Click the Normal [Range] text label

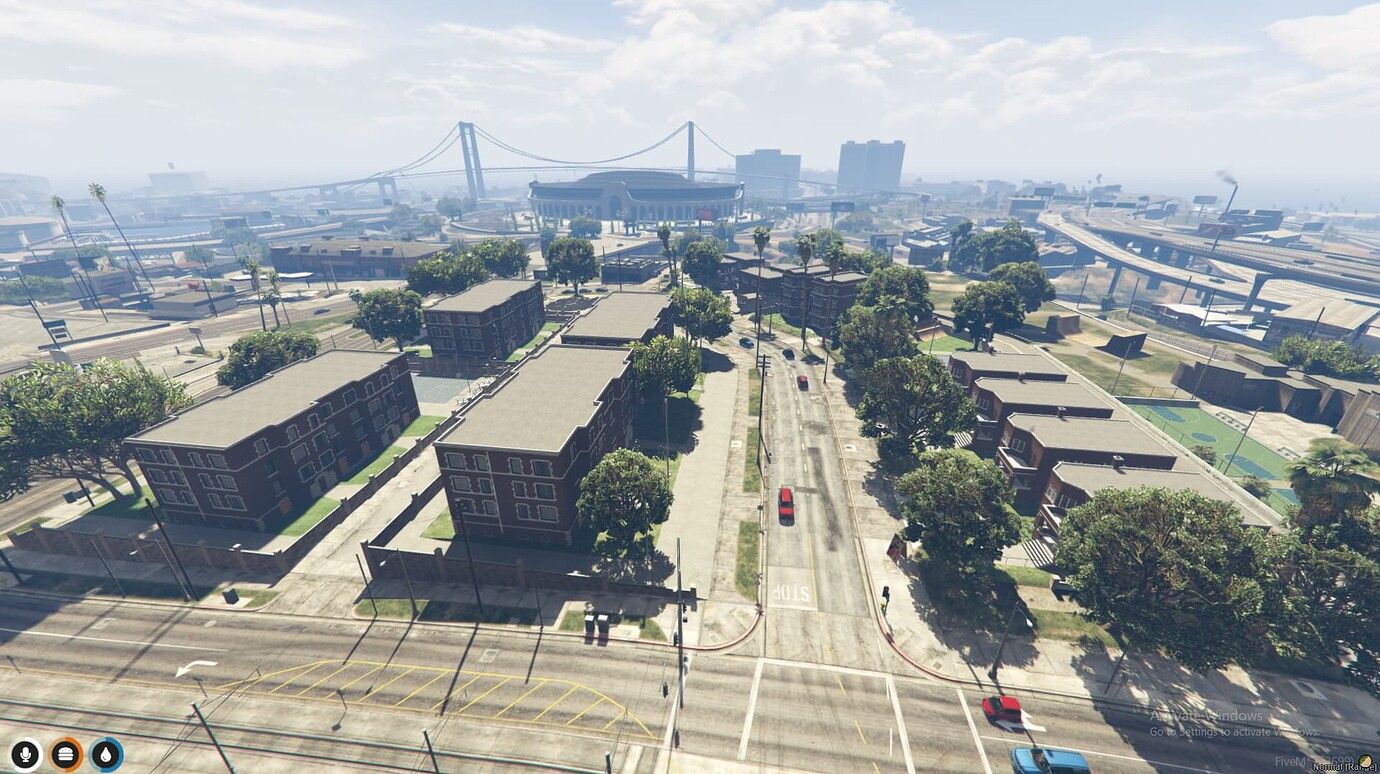1340,768
